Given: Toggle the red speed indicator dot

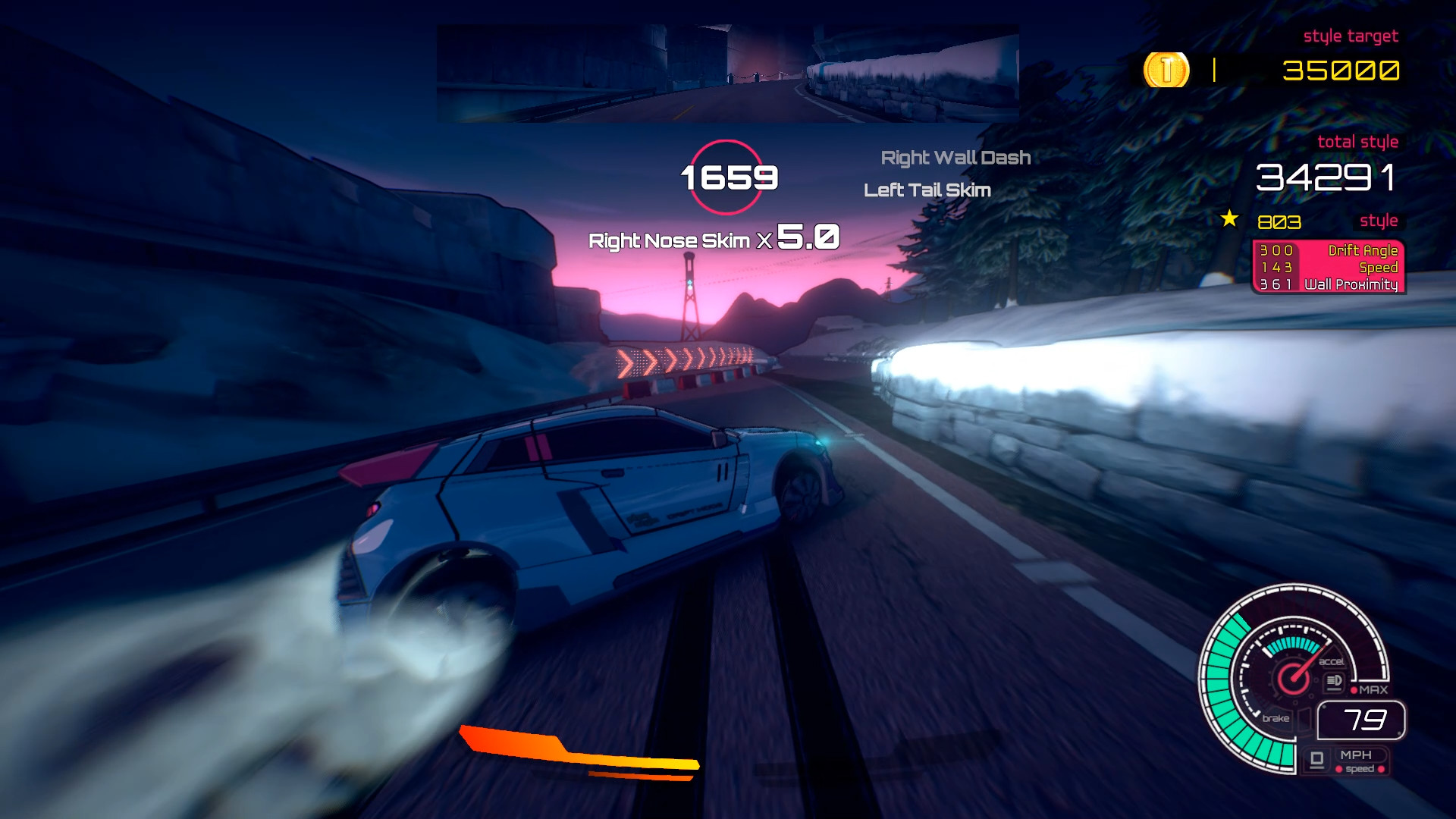Looking at the screenshot, I should [1338, 770].
